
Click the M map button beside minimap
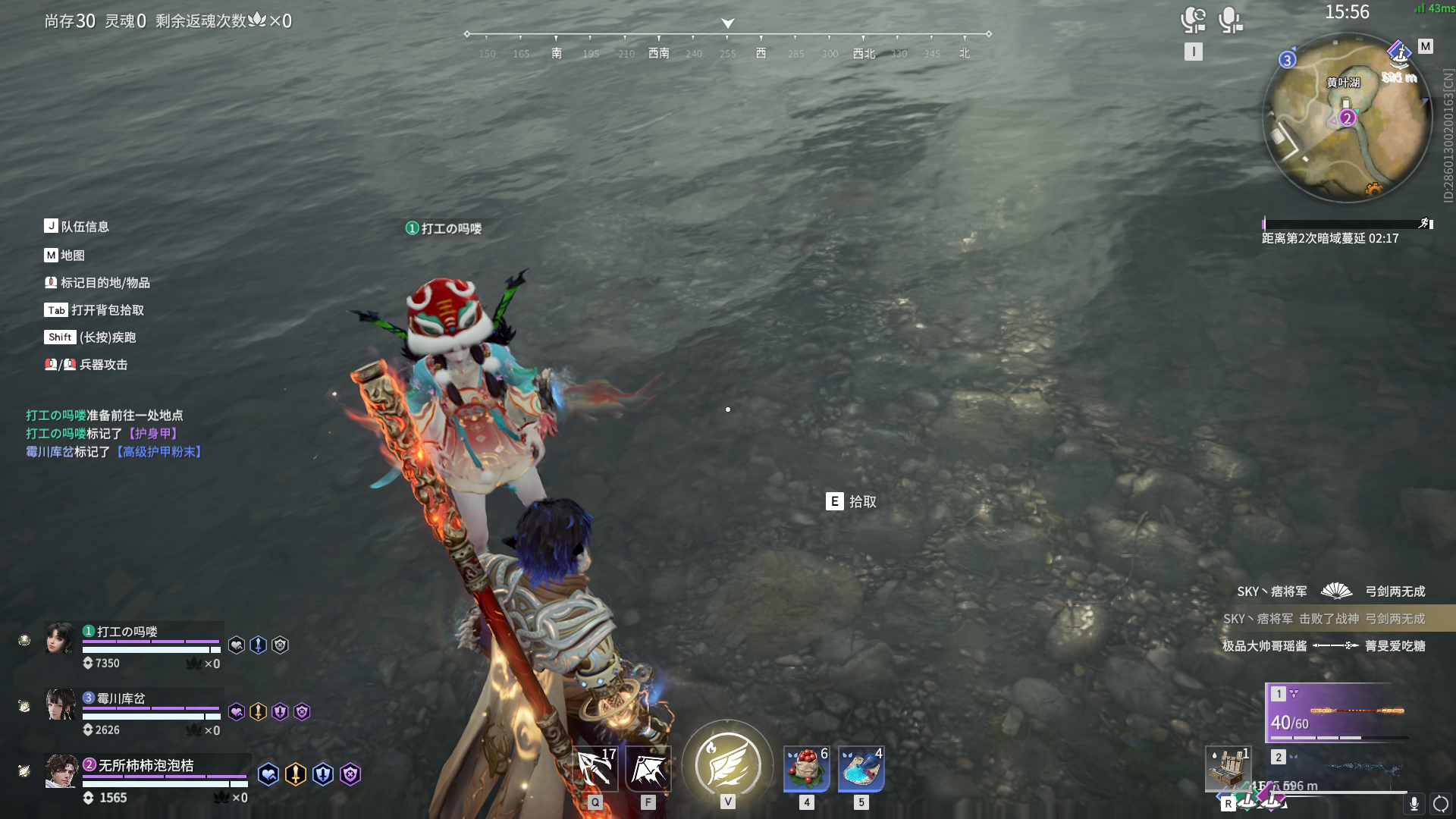1426,46
